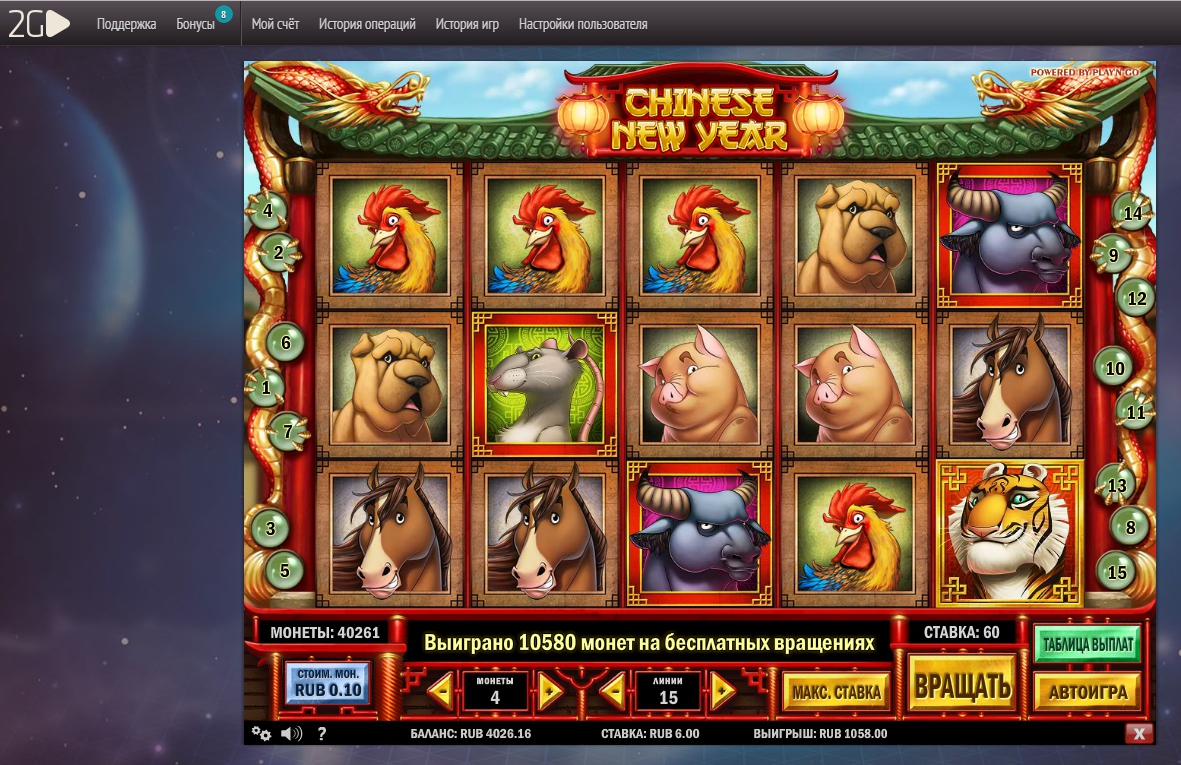
Task: Change coin value via СТОИМ. МОН. button
Action: (x=328, y=683)
